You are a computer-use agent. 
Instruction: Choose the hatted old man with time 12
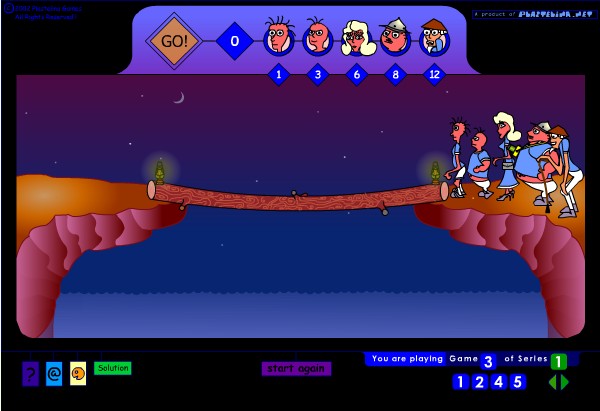pyautogui.click(x=434, y=39)
